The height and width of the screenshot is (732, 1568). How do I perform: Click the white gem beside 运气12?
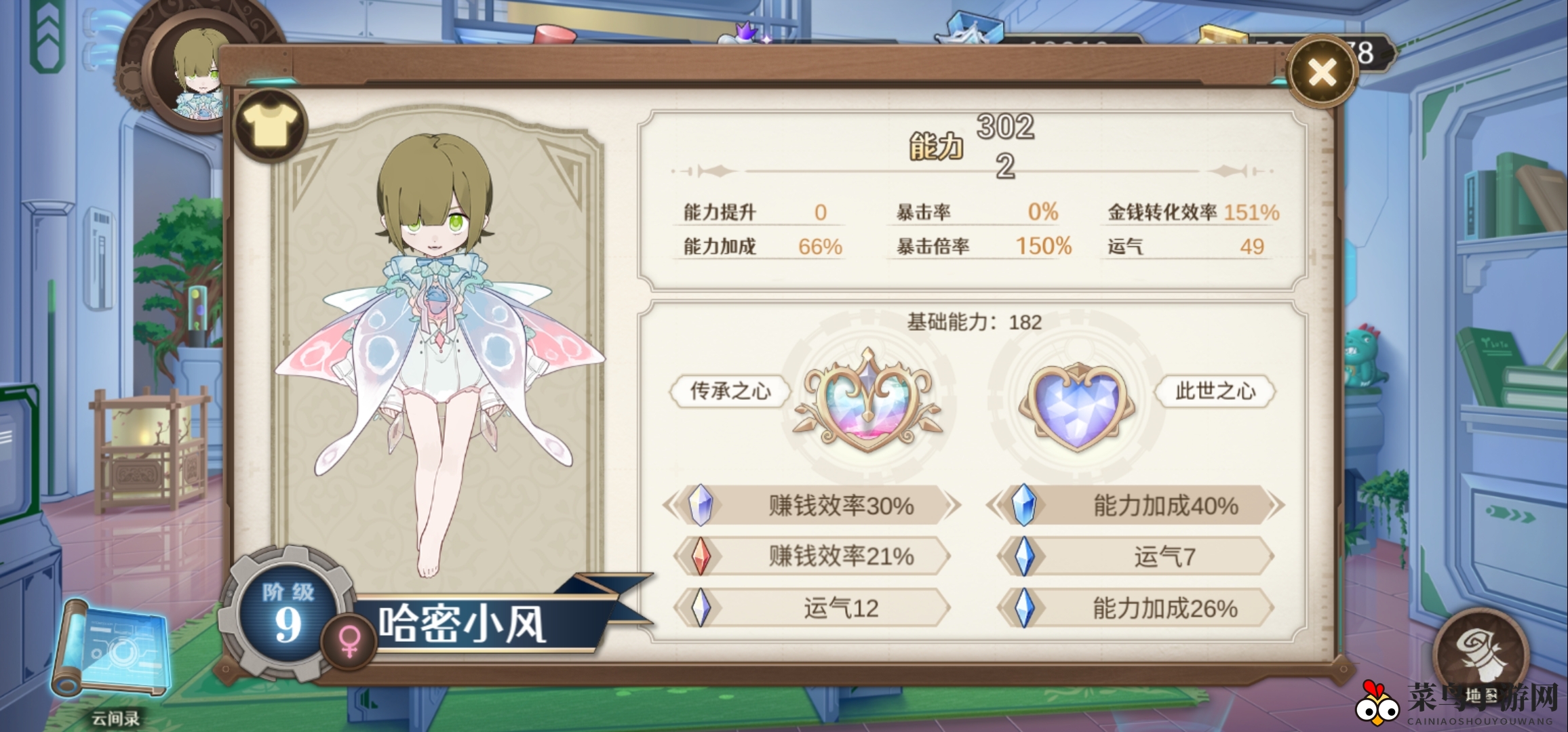coord(701,608)
